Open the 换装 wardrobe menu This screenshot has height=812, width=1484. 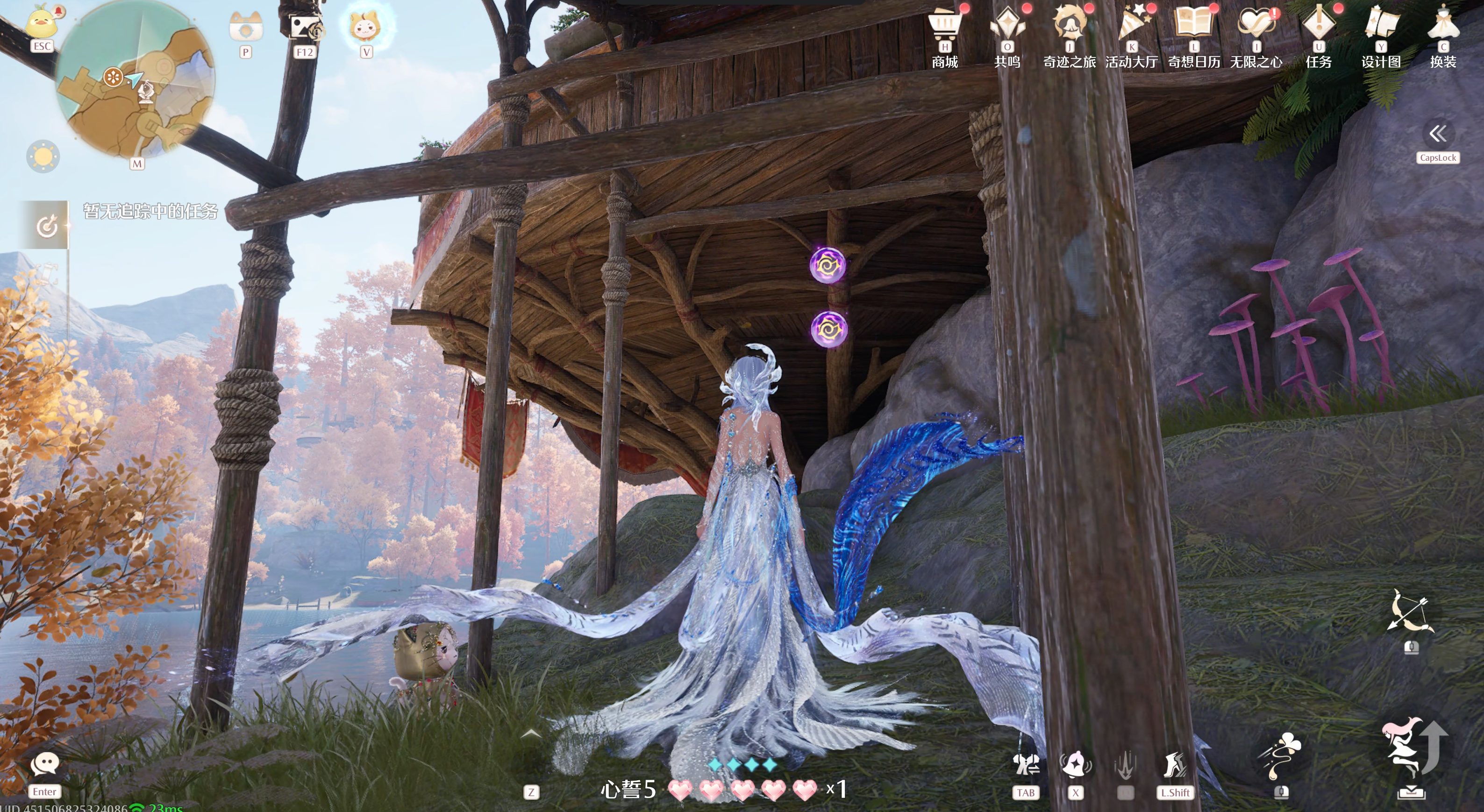[x=1443, y=26]
